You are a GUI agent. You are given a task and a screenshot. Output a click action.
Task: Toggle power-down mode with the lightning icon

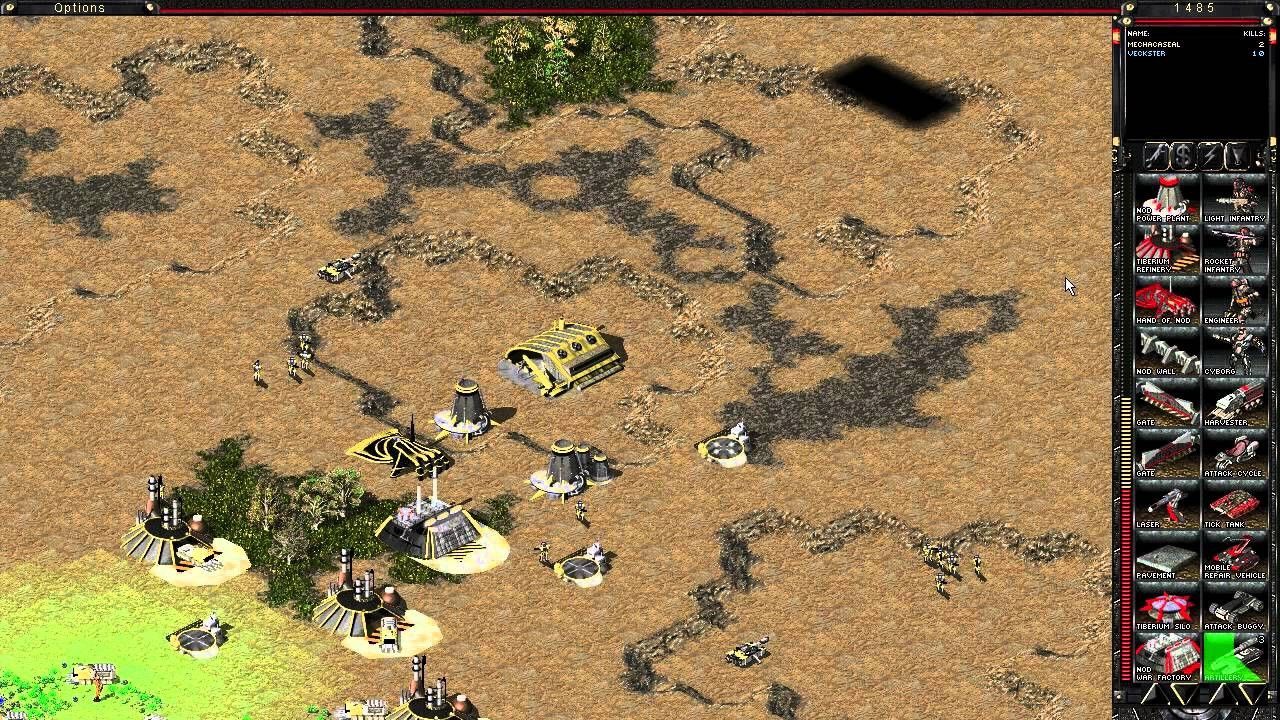click(x=1210, y=156)
